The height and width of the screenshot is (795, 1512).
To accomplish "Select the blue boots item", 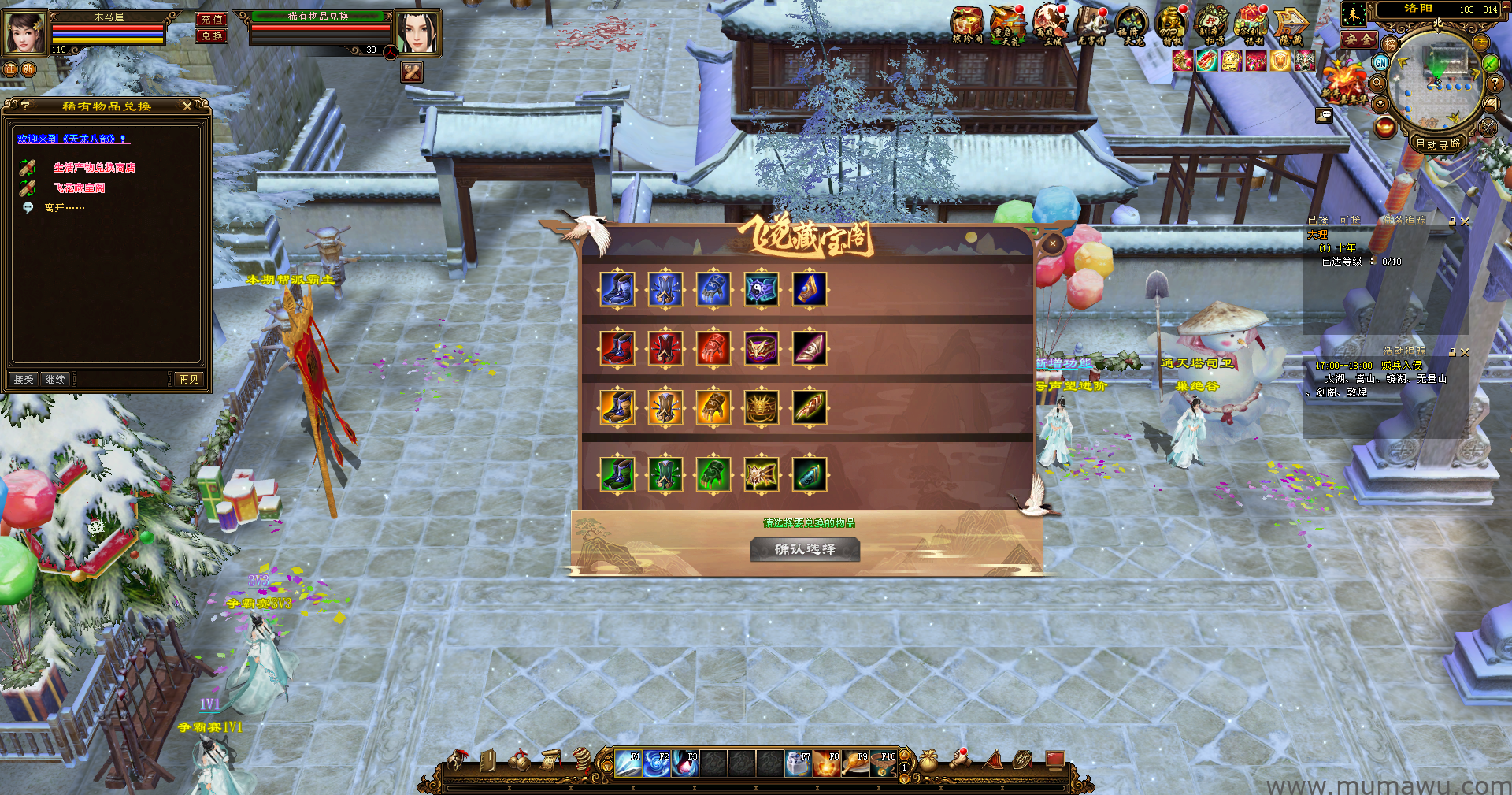I will point(617,289).
